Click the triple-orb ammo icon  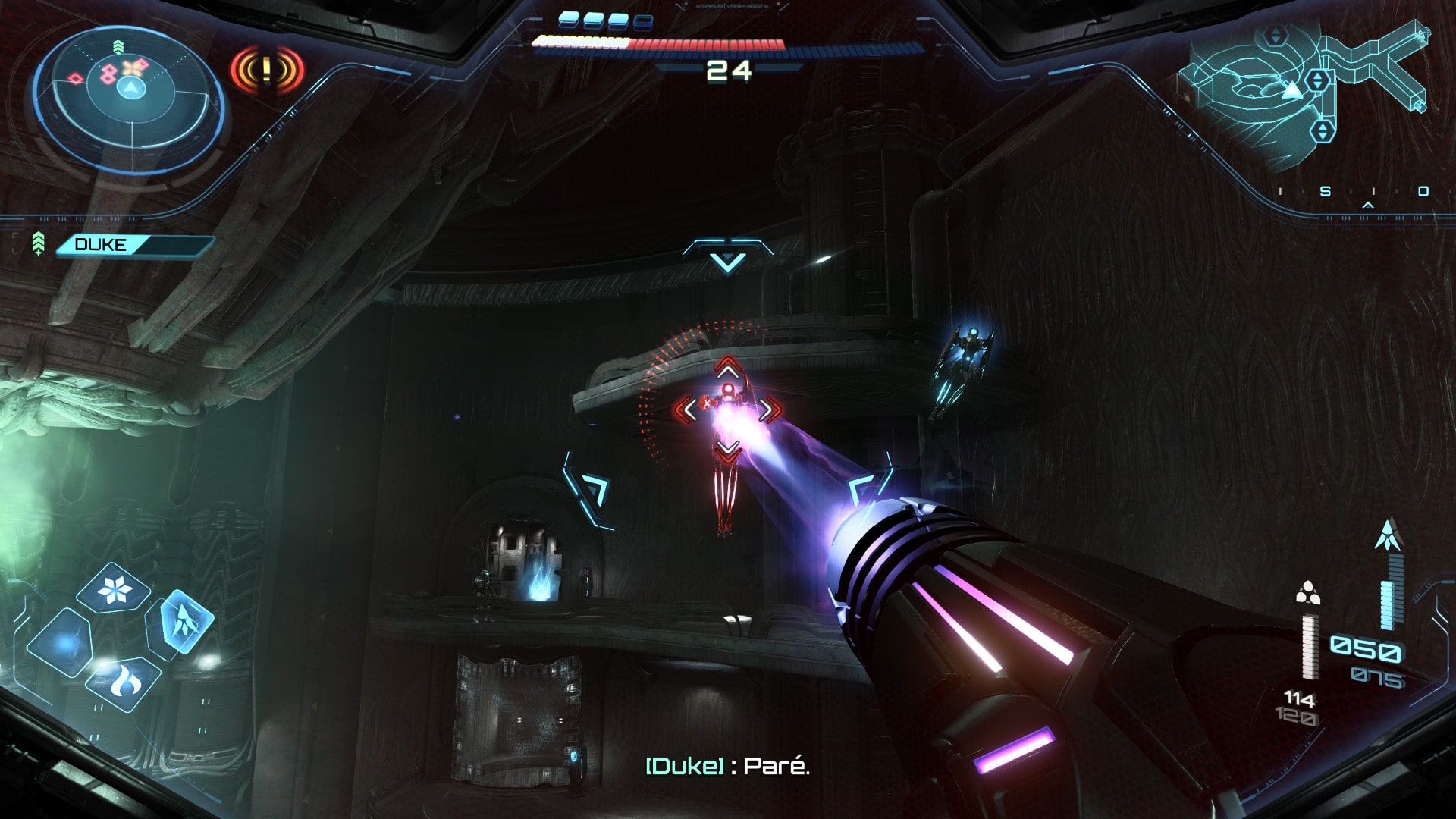[1307, 593]
